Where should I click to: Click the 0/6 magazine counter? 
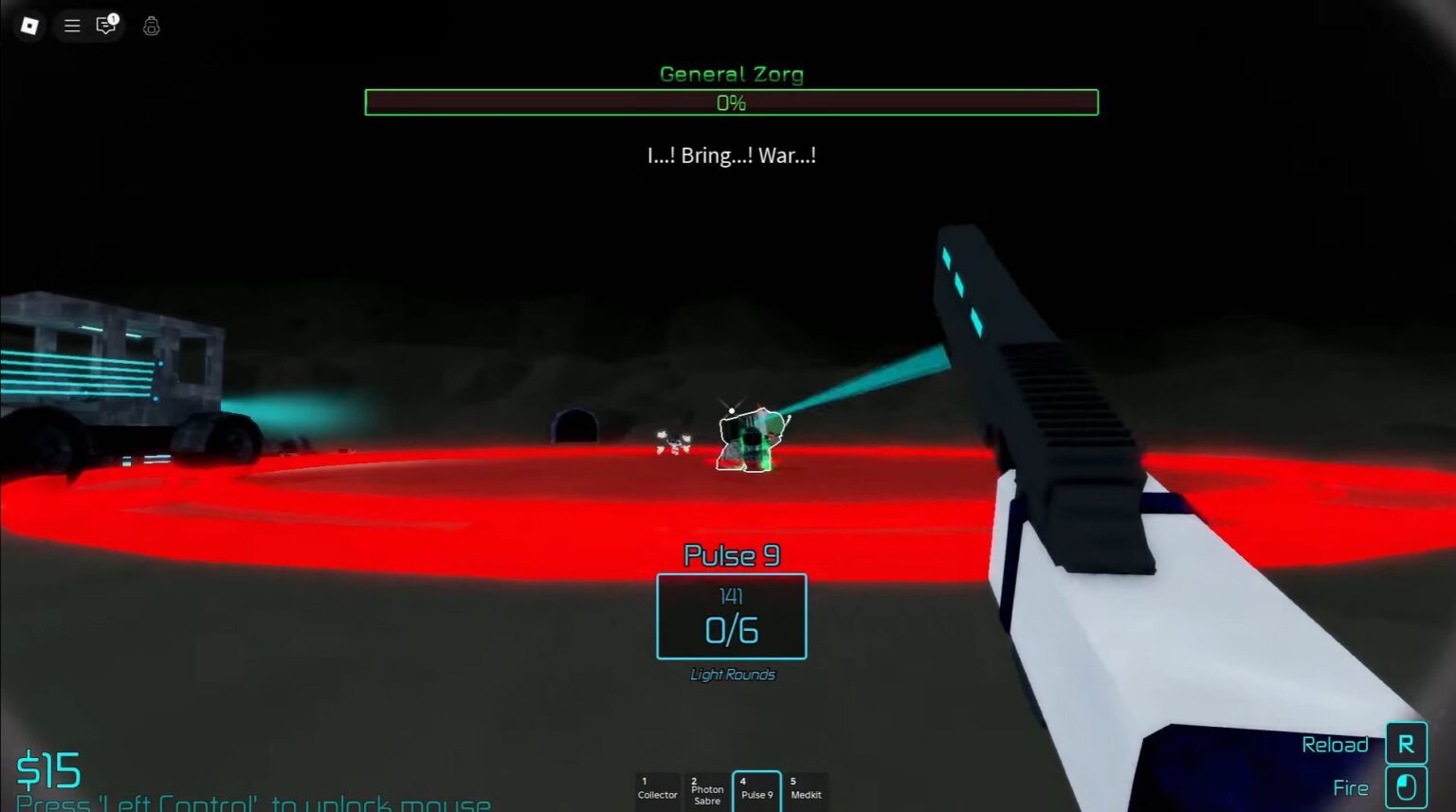coord(730,625)
